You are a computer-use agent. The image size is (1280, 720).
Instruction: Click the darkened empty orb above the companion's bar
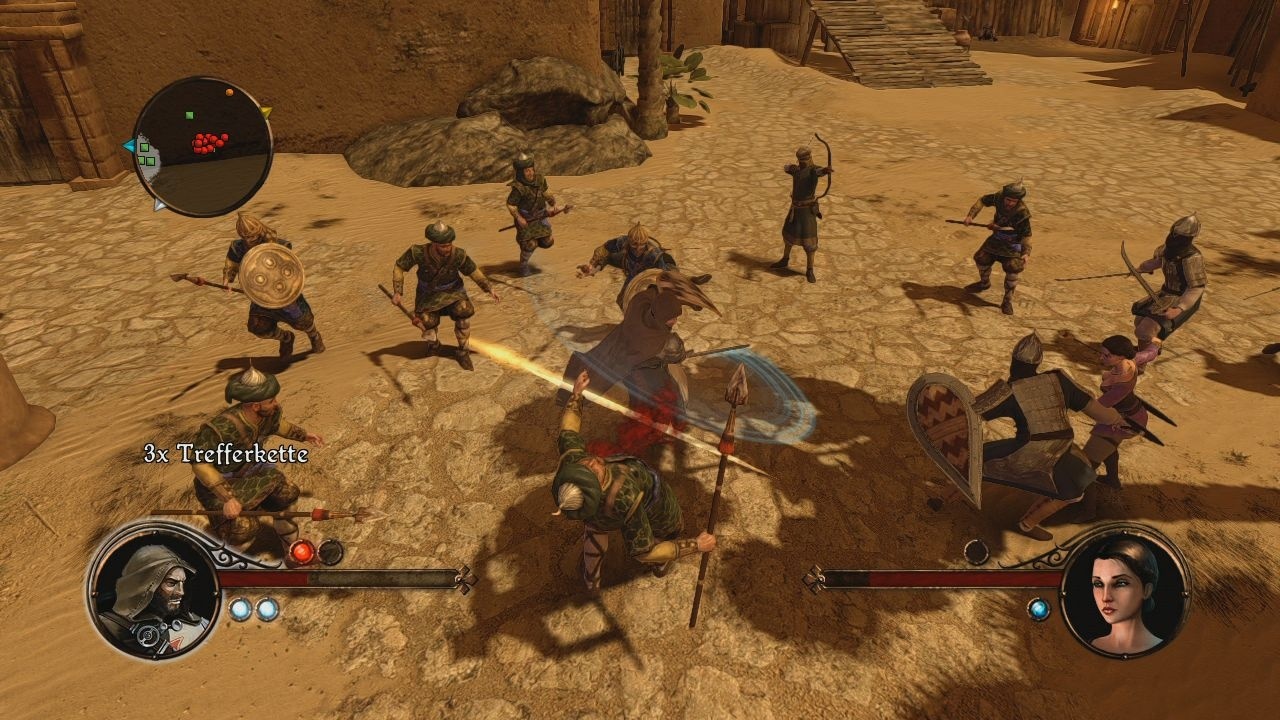(976, 552)
